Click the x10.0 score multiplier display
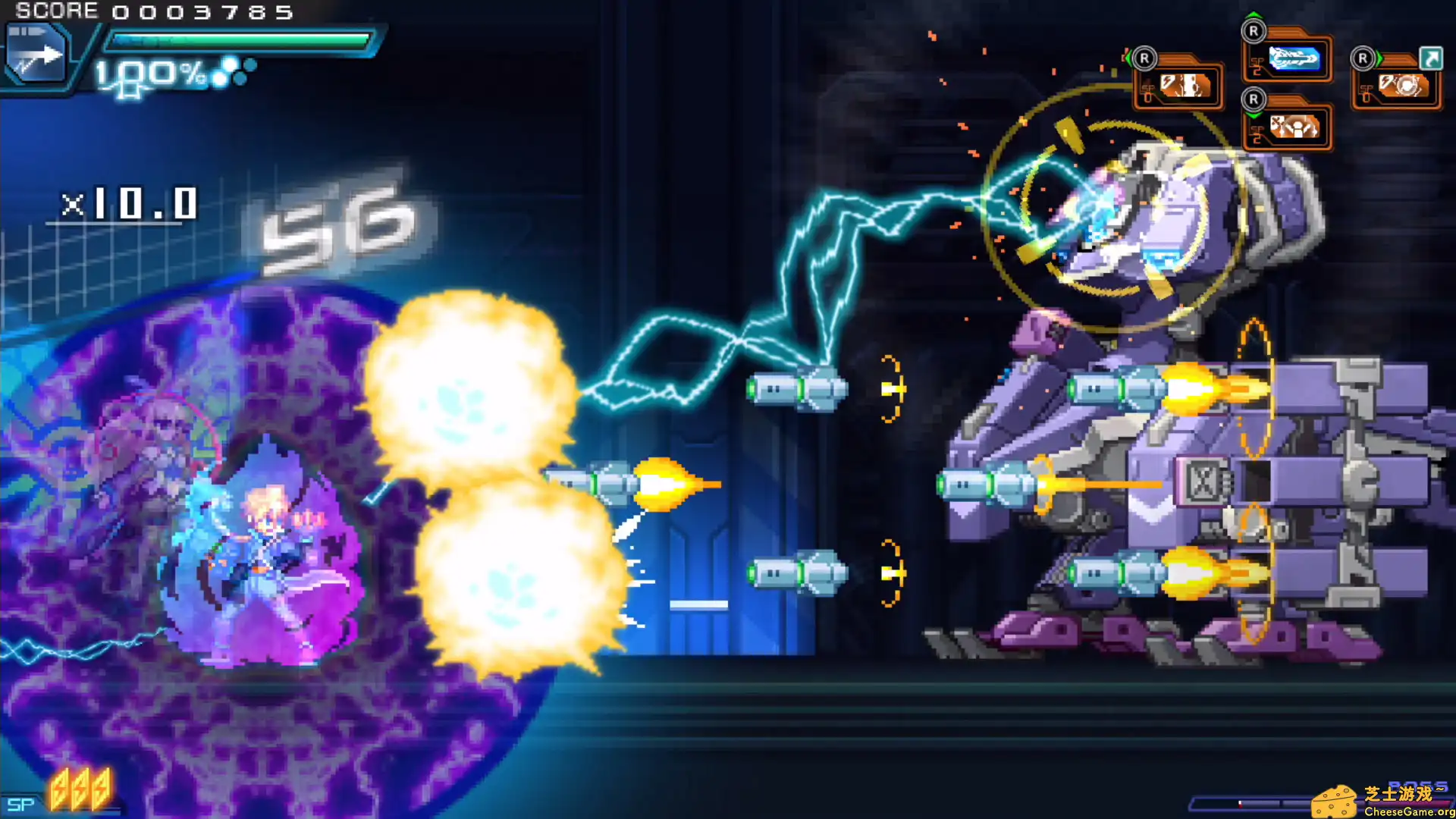This screenshot has height=819, width=1456. click(x=129, y=203)
